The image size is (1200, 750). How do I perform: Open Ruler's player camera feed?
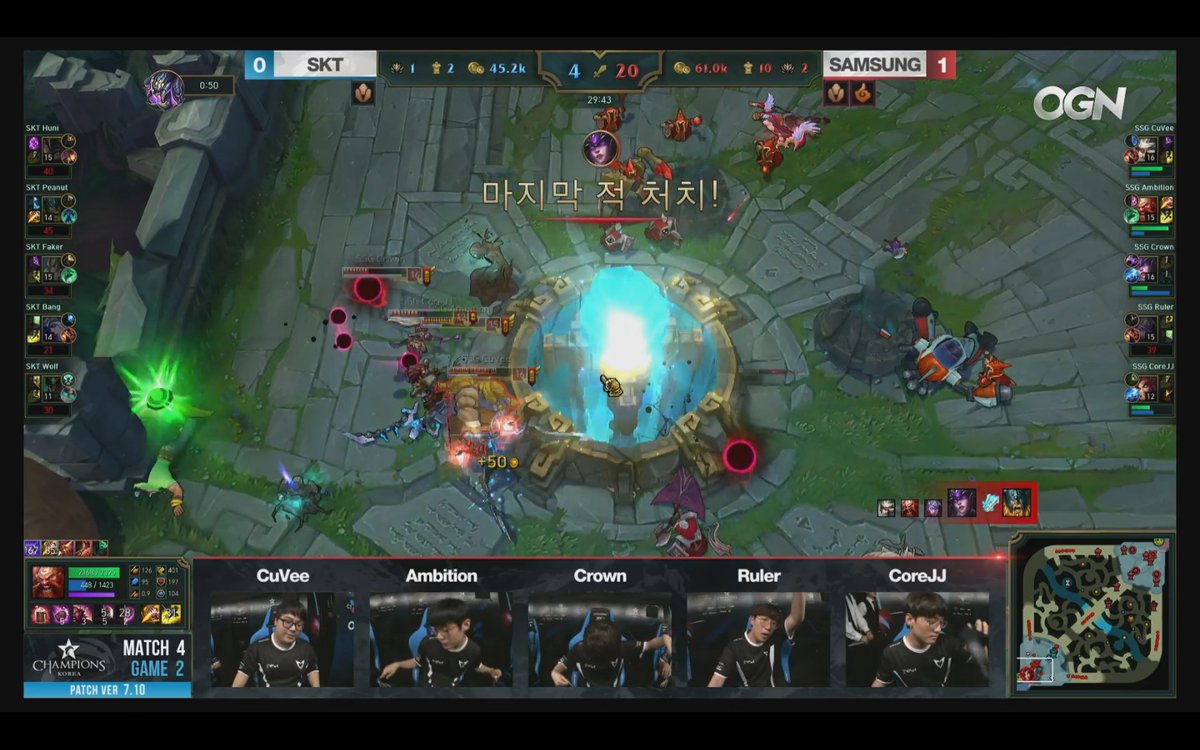(x=759, y=638)
